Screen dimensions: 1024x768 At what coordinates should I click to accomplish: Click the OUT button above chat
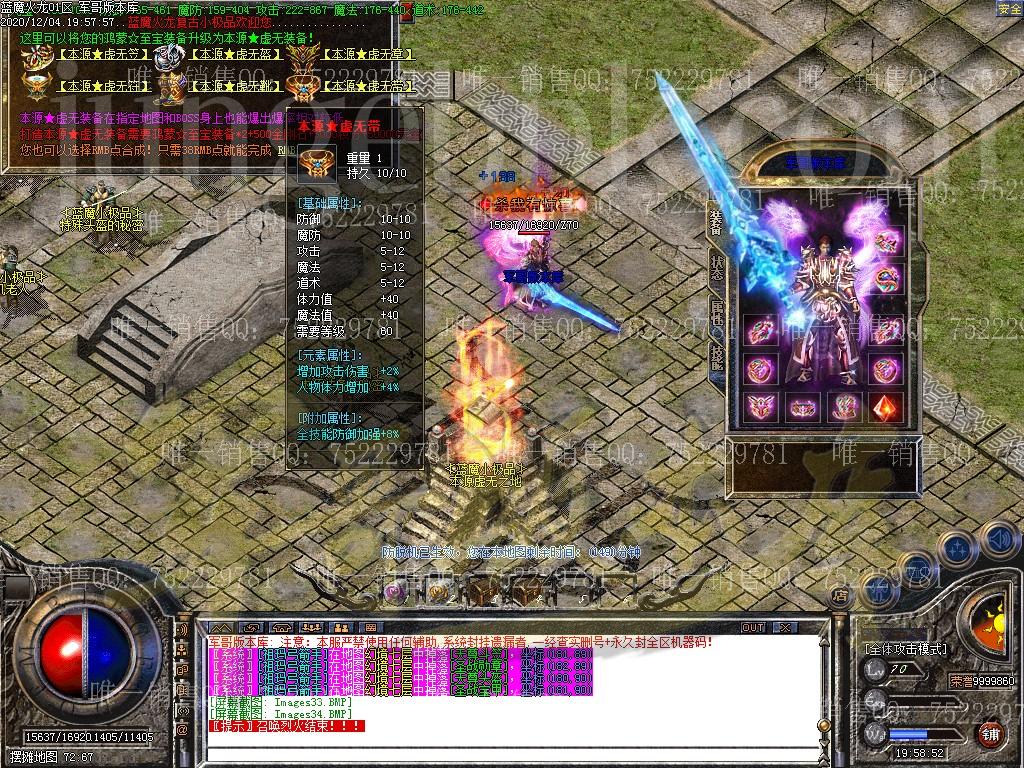[x=752, y=627]
